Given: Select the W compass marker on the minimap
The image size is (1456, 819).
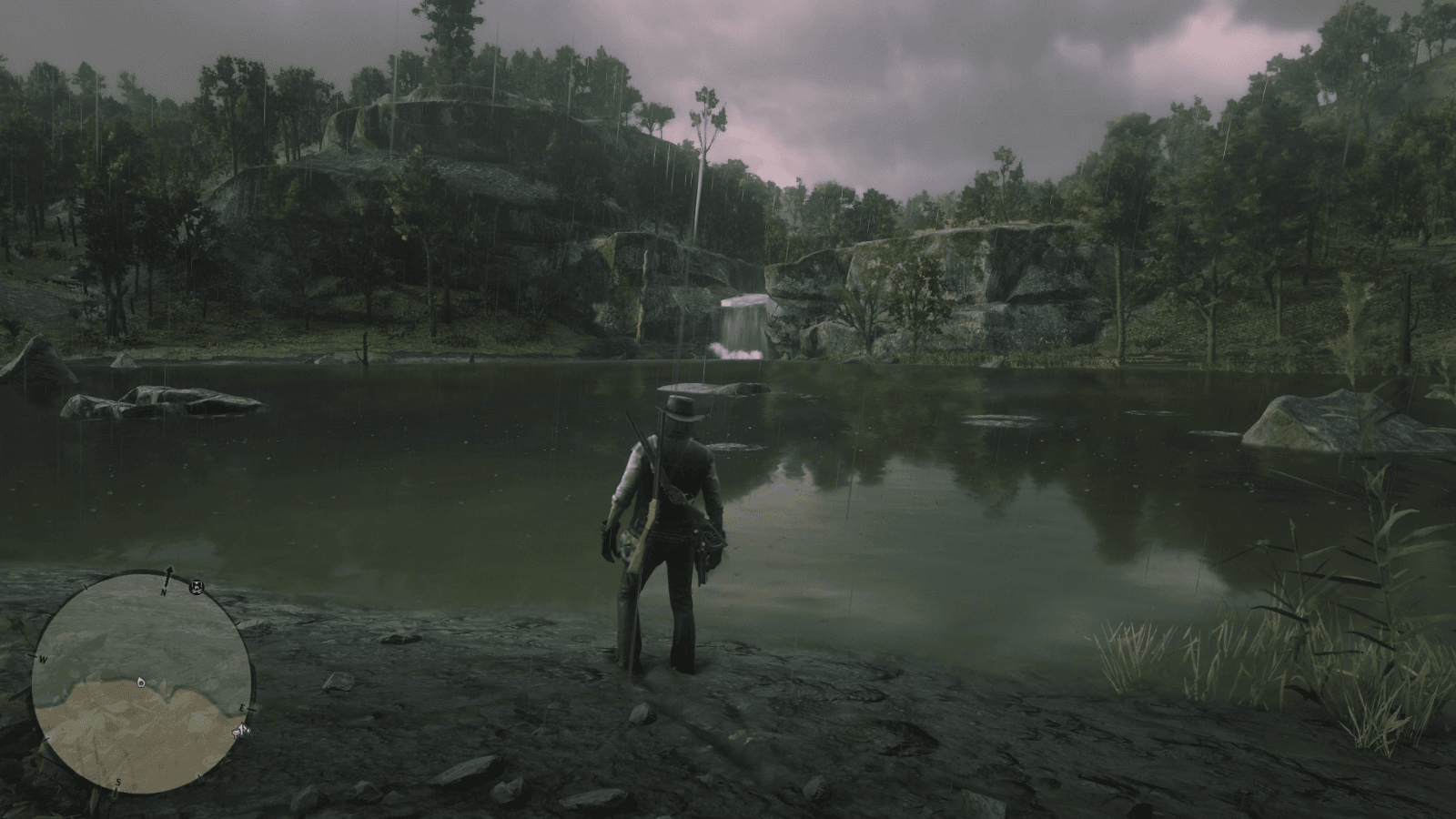Looking at the screenshot, I should [x=42, y=659].
